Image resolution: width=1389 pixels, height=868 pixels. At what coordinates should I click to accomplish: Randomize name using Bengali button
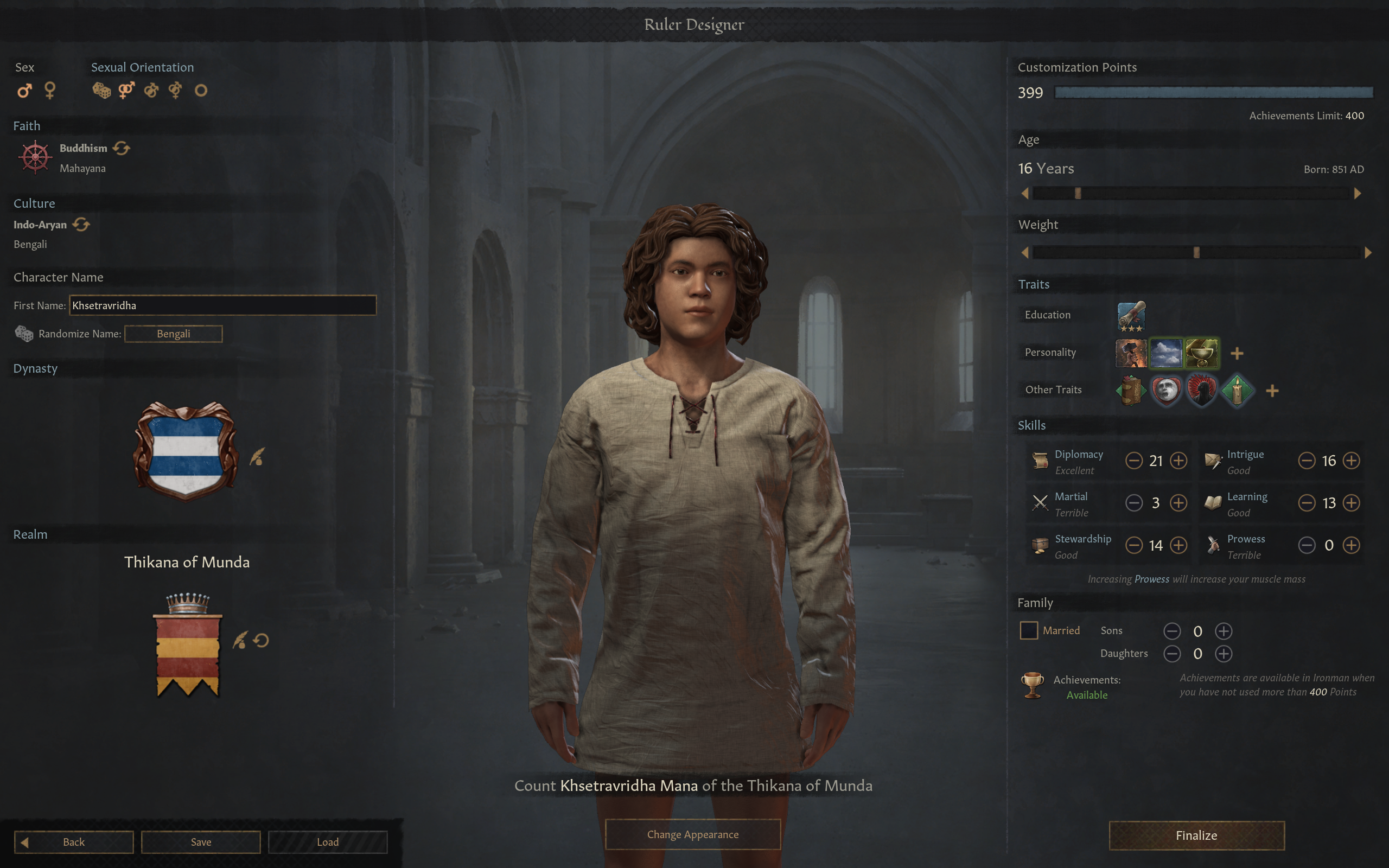coord(173,334)
